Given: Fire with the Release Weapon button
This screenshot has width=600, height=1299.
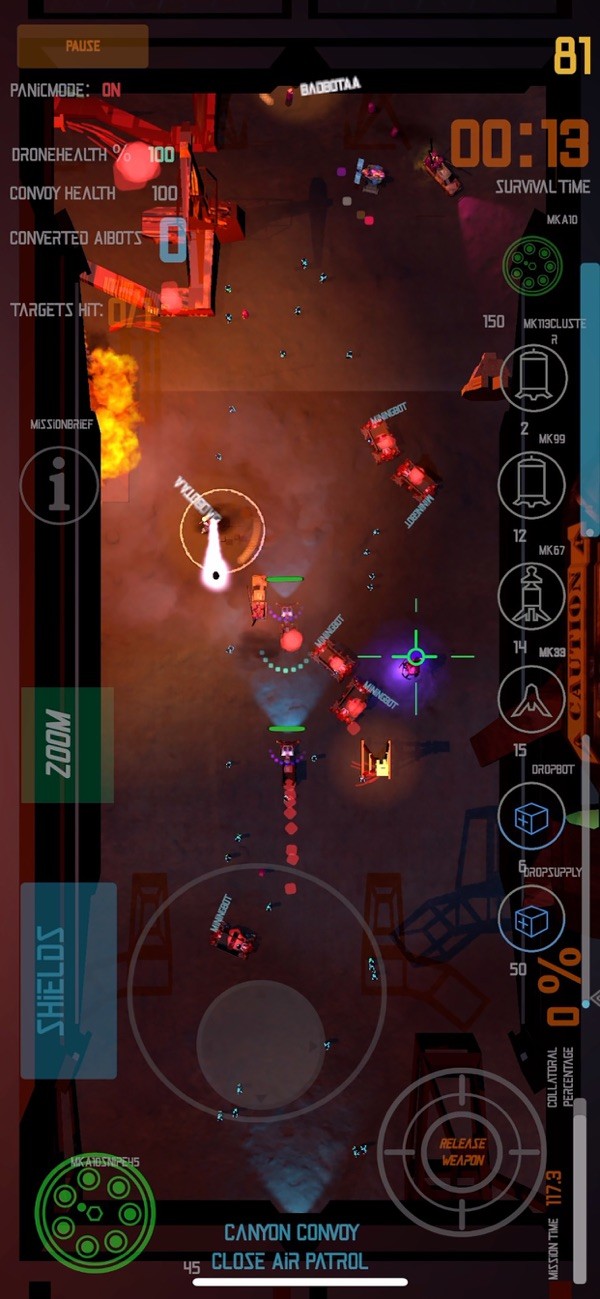Looking at the screenshot, I should coord(462,1152).
